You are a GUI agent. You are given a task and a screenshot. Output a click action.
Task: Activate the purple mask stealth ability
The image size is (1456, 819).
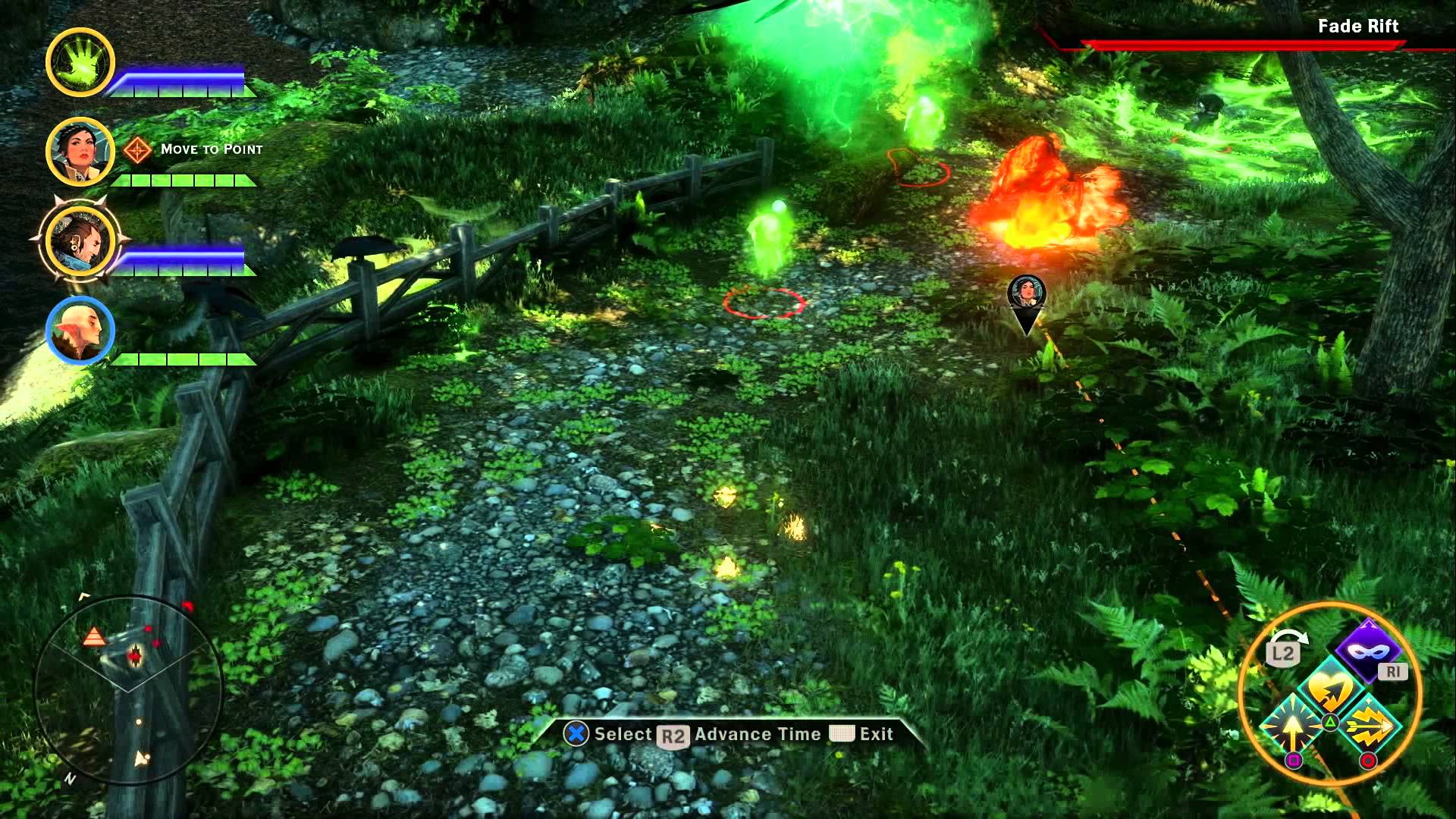click(x=1368, y=651)
